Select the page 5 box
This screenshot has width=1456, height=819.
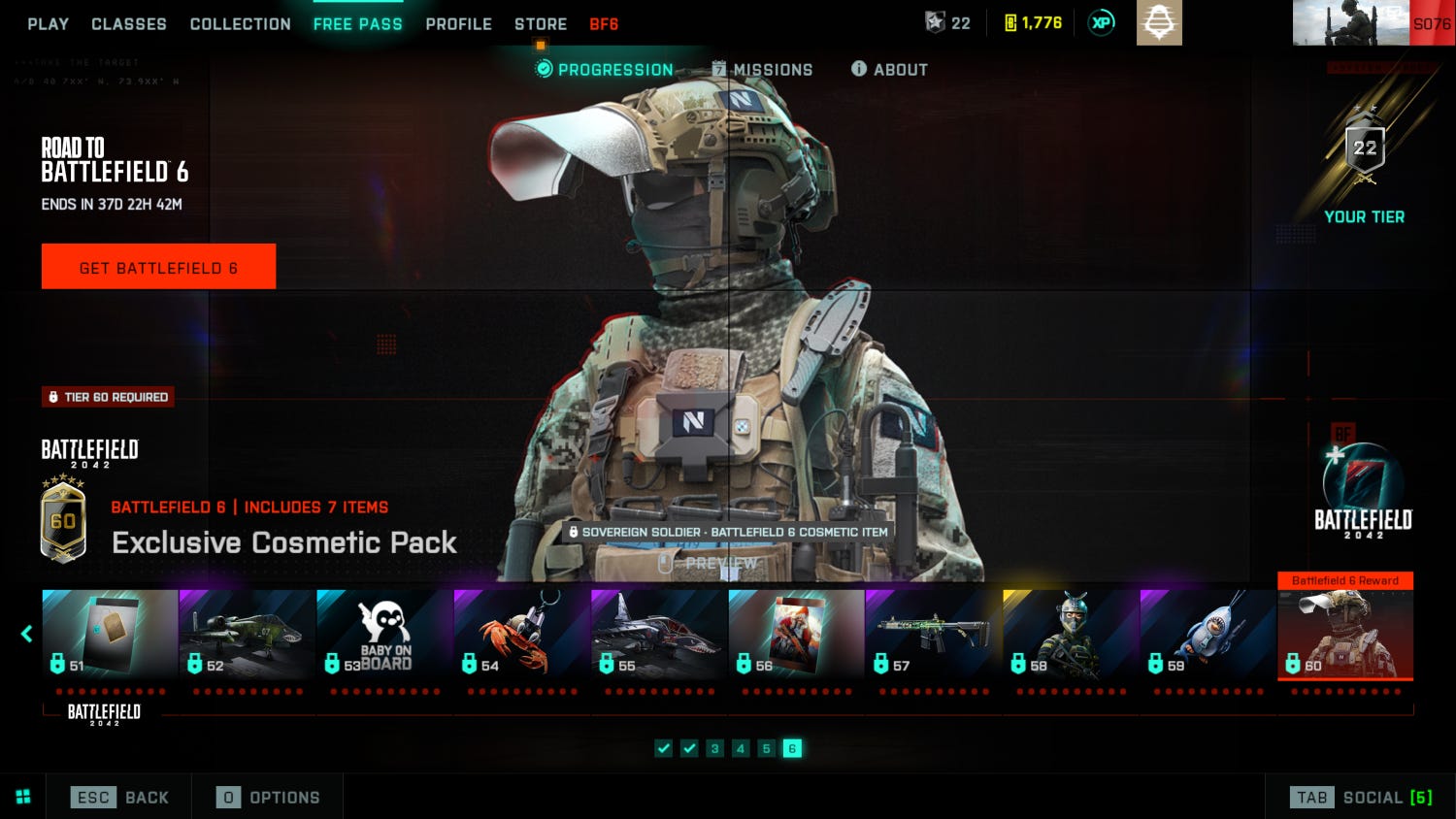[767, 748]
